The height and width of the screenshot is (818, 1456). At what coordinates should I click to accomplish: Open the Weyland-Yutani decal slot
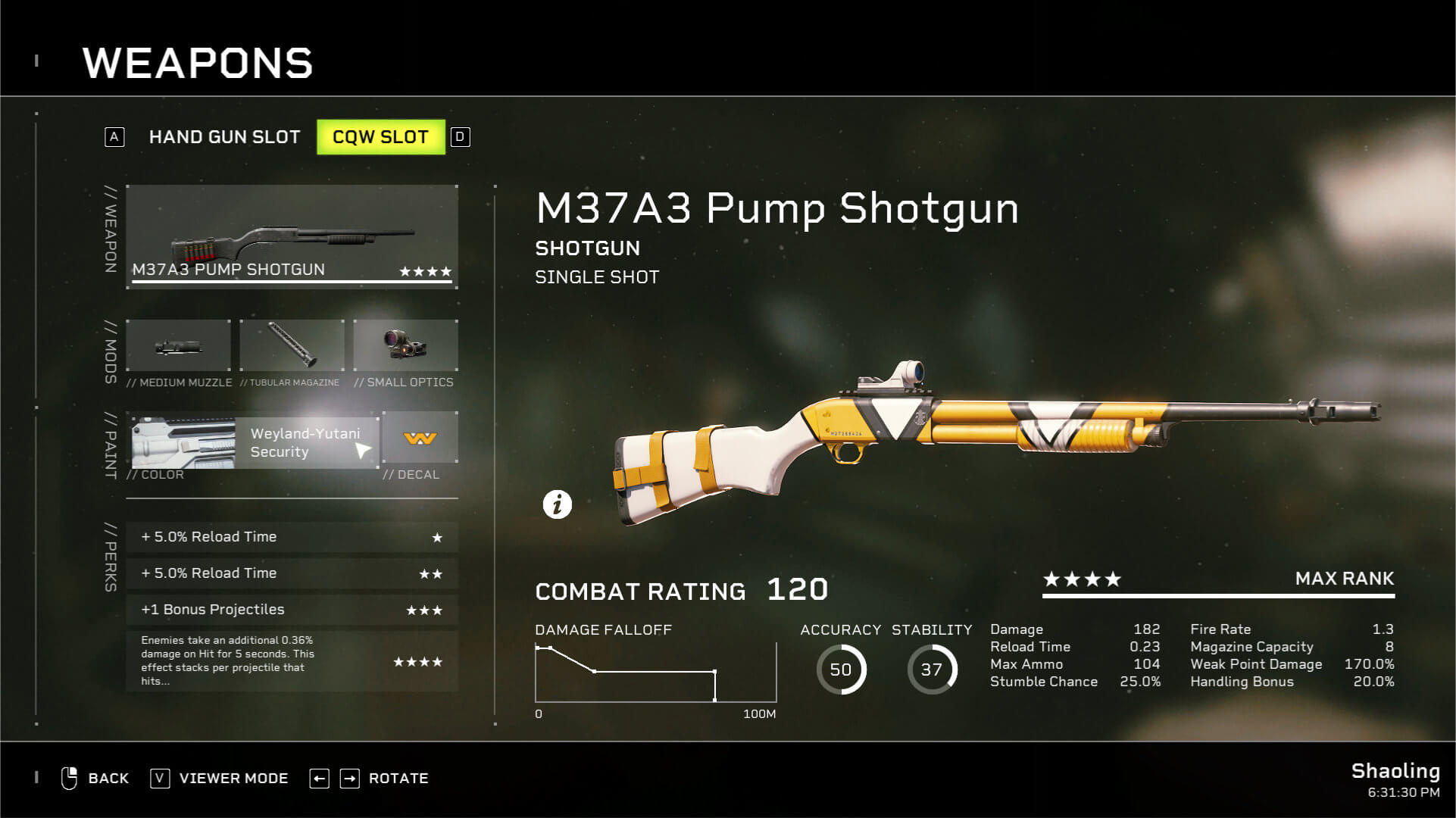(420, 439)
